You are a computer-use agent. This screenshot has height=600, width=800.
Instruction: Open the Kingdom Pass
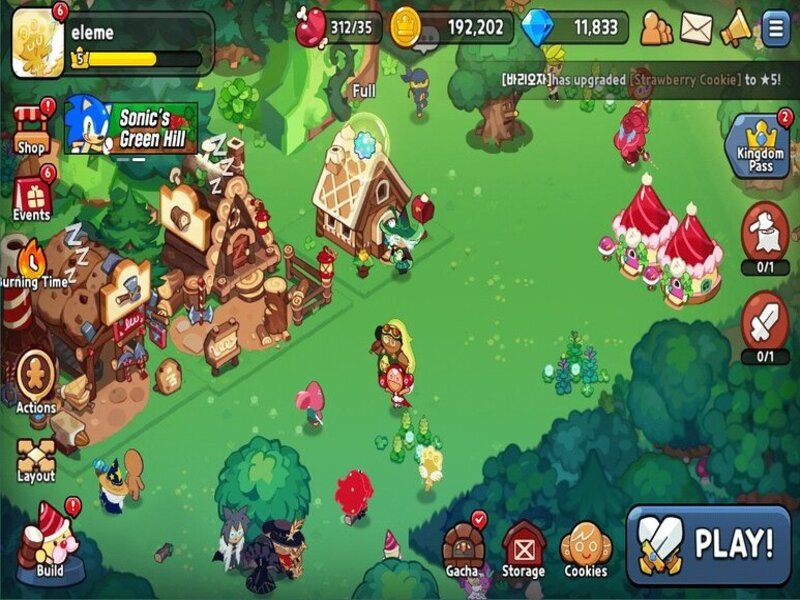click(x=761, y=147)
